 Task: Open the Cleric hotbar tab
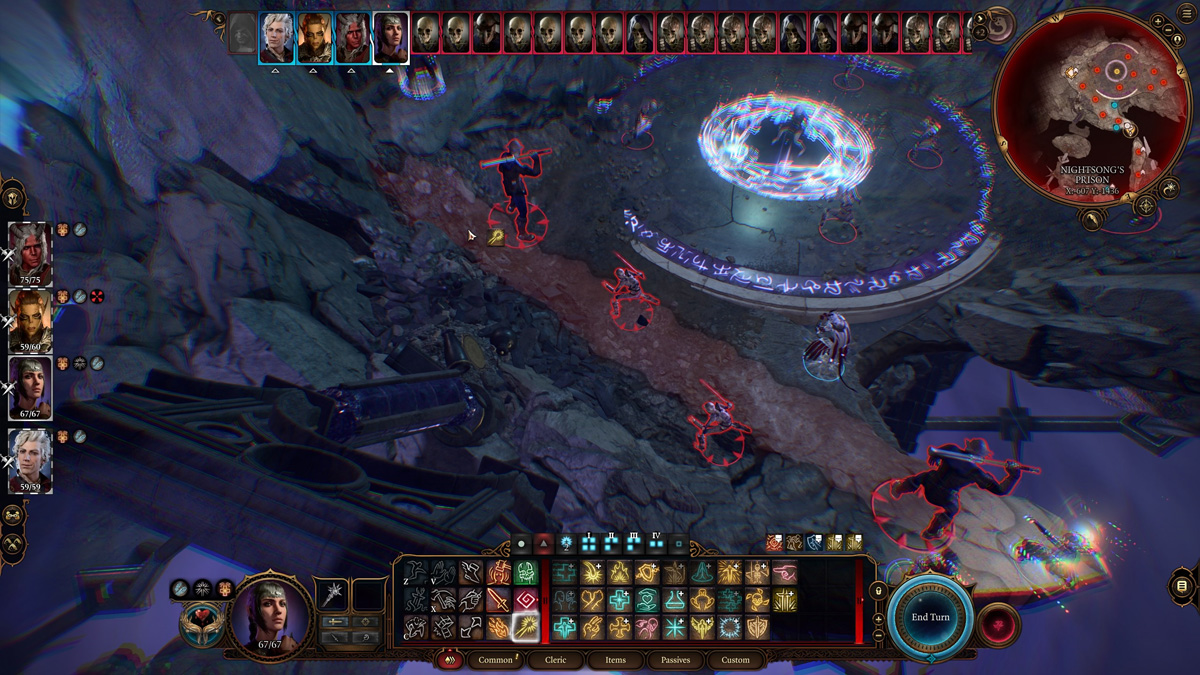point(555,660)
